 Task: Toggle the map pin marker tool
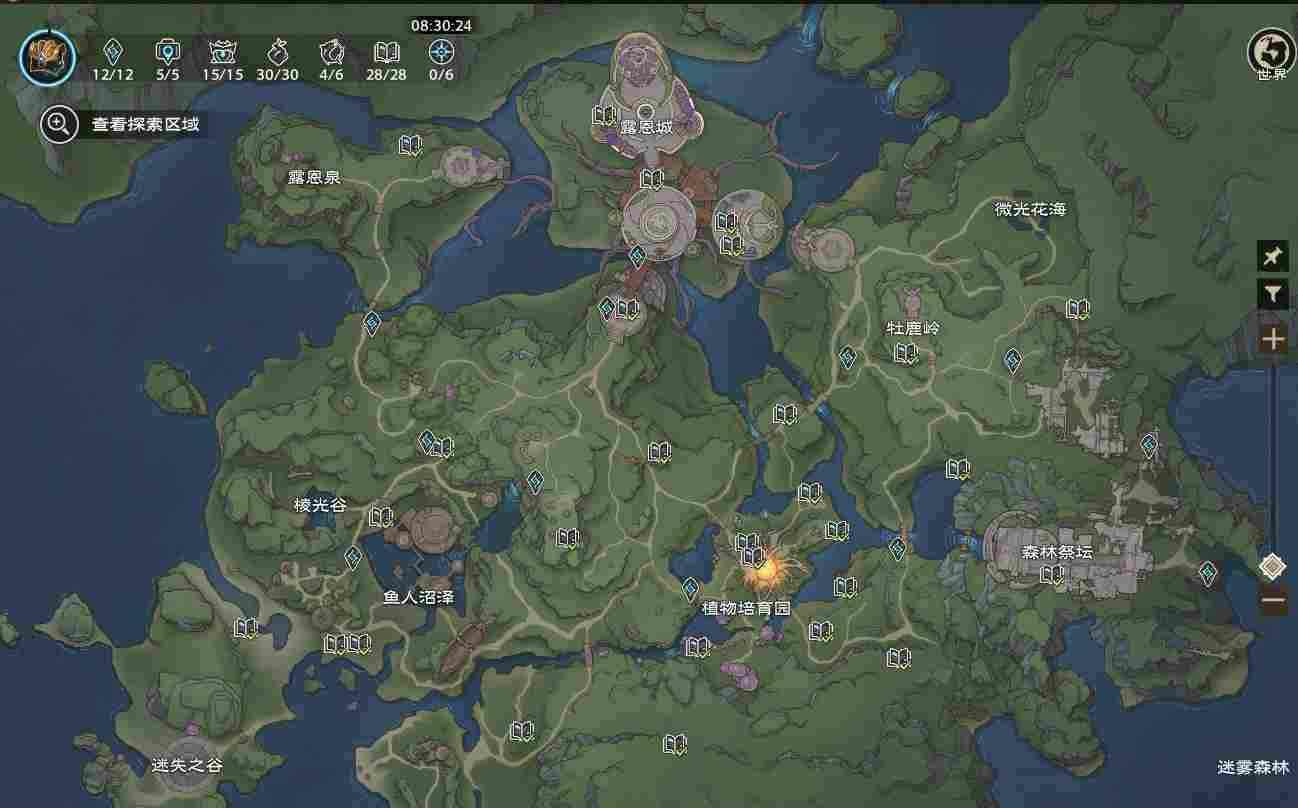(x=1272, y=256)
